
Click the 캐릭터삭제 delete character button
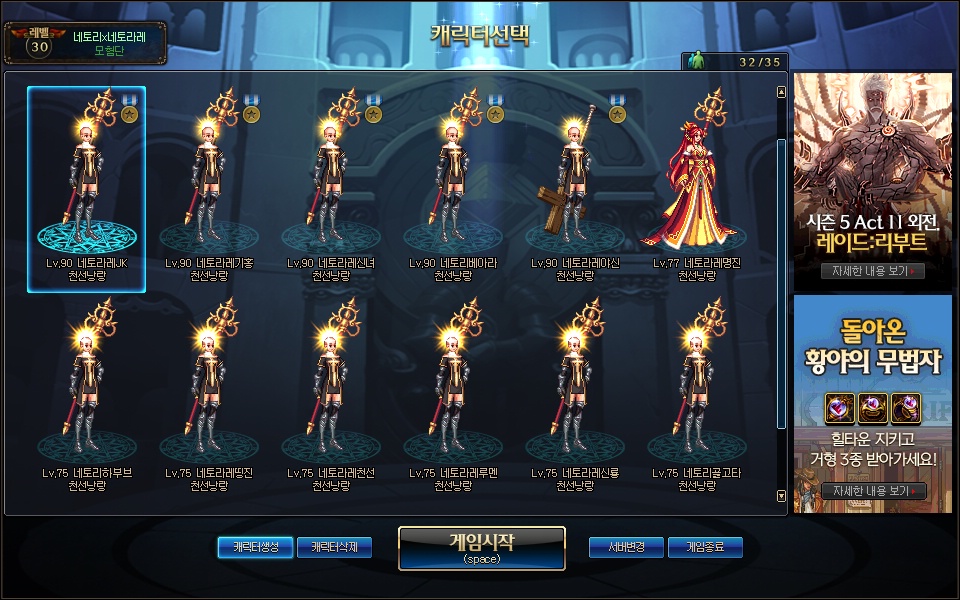tap(334, 547)
